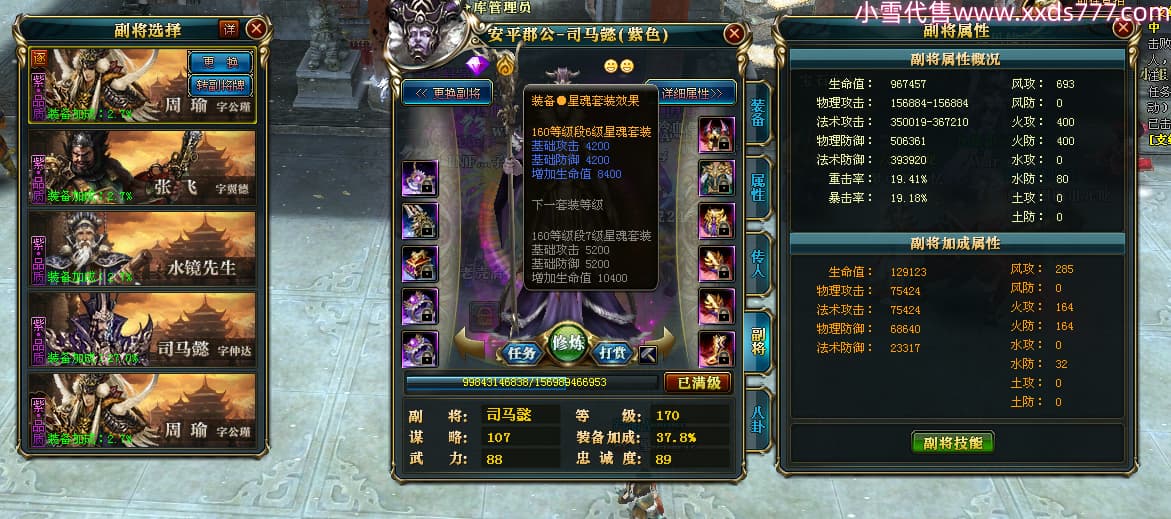
Task: Switch to the 传人 tab
Action: click(758, 264)
